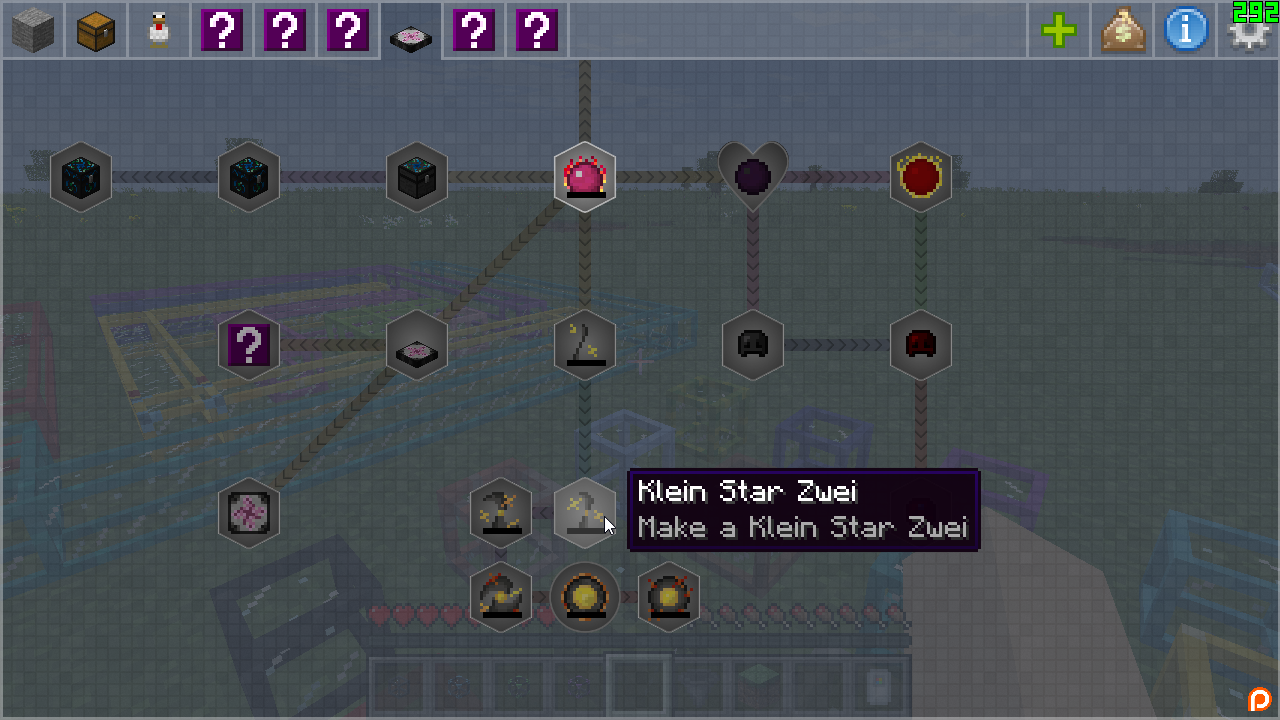Click the orange Patreon logo
The width and height of the screenshot is (1280, 720).
[x=1260, y=699]
